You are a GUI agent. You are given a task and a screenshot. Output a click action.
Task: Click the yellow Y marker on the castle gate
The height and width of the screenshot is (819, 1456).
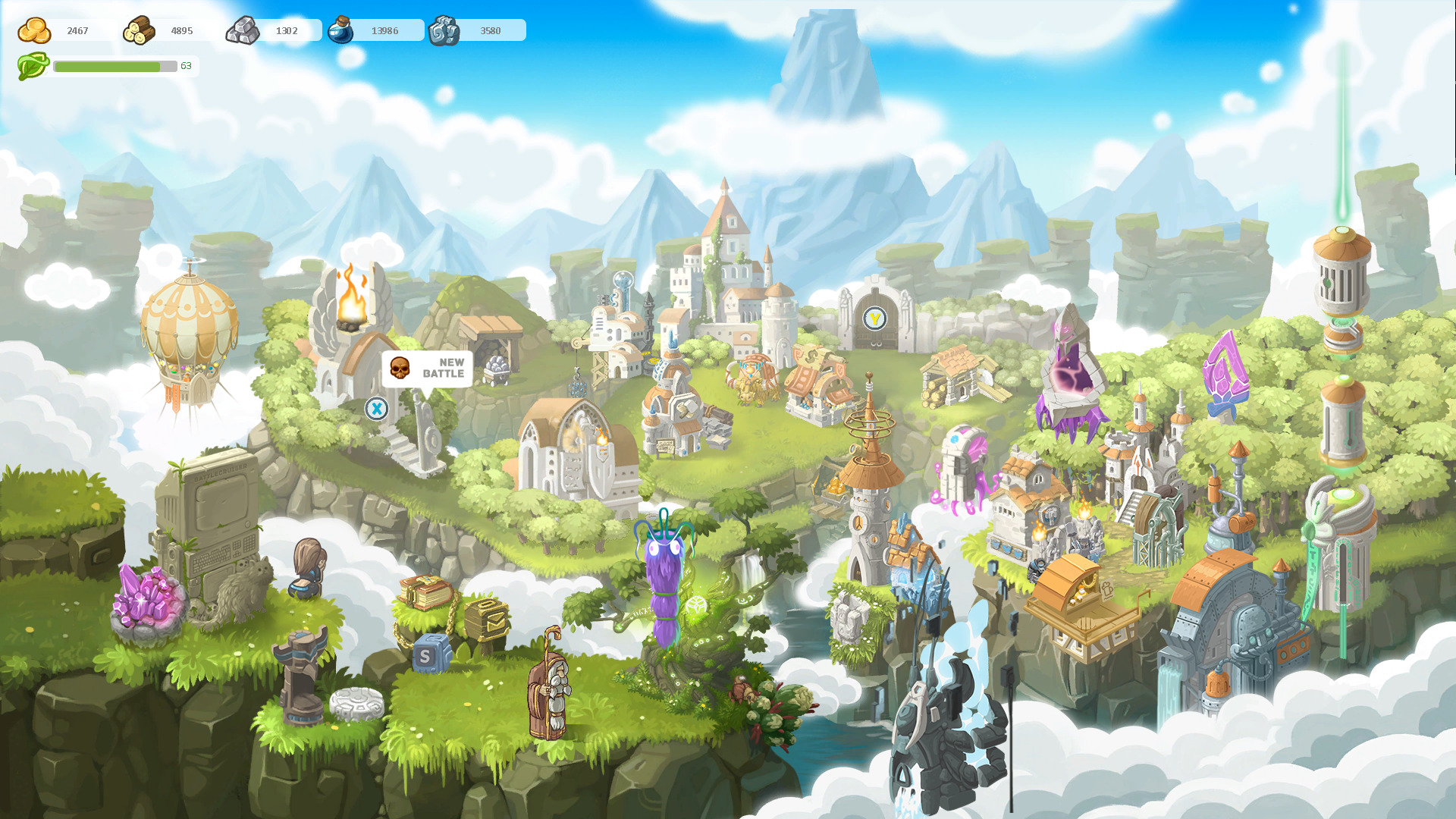pos(874,319)
